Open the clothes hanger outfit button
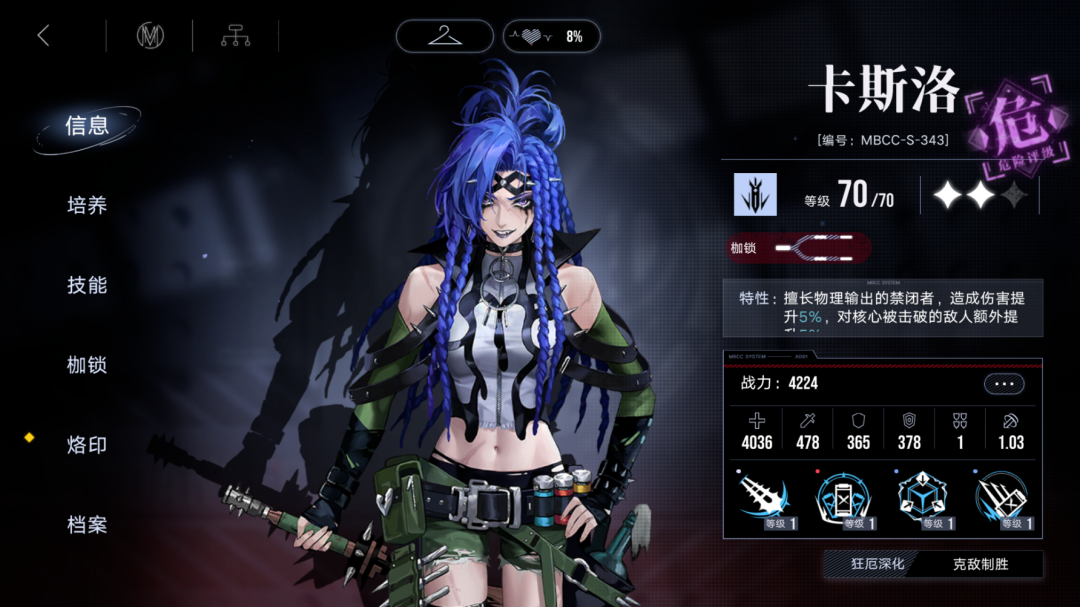The width and height of the screenshot is (1080, 607). pos(444,36)
